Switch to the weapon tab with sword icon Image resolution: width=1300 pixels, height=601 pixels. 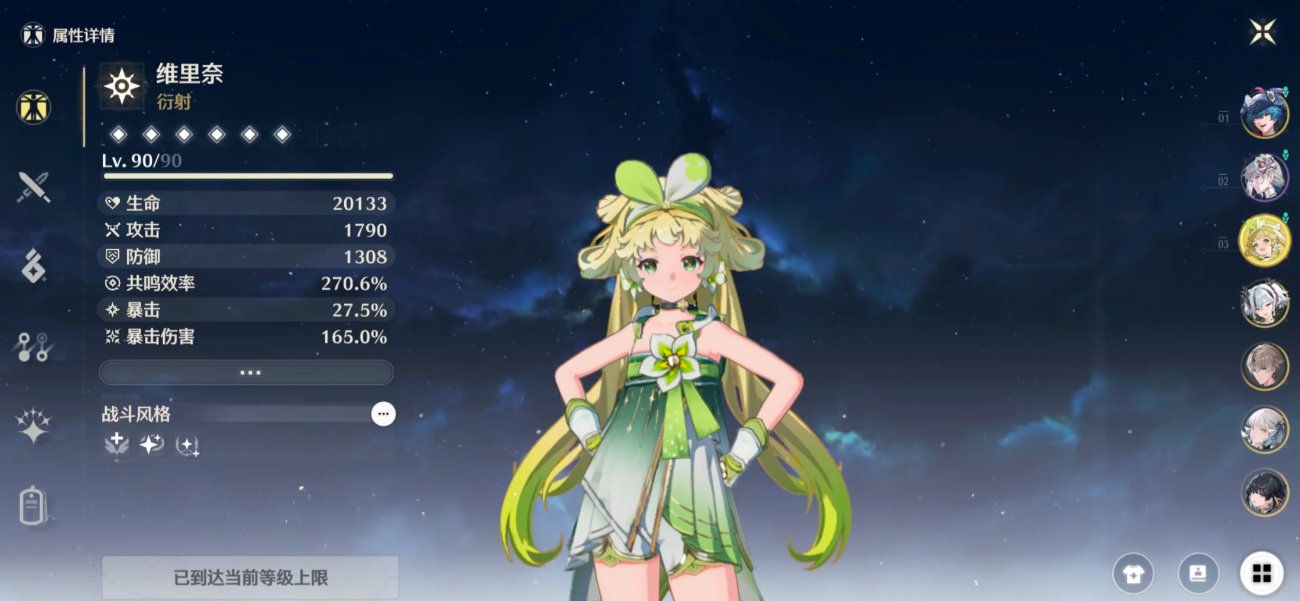(x=34, y=187)
